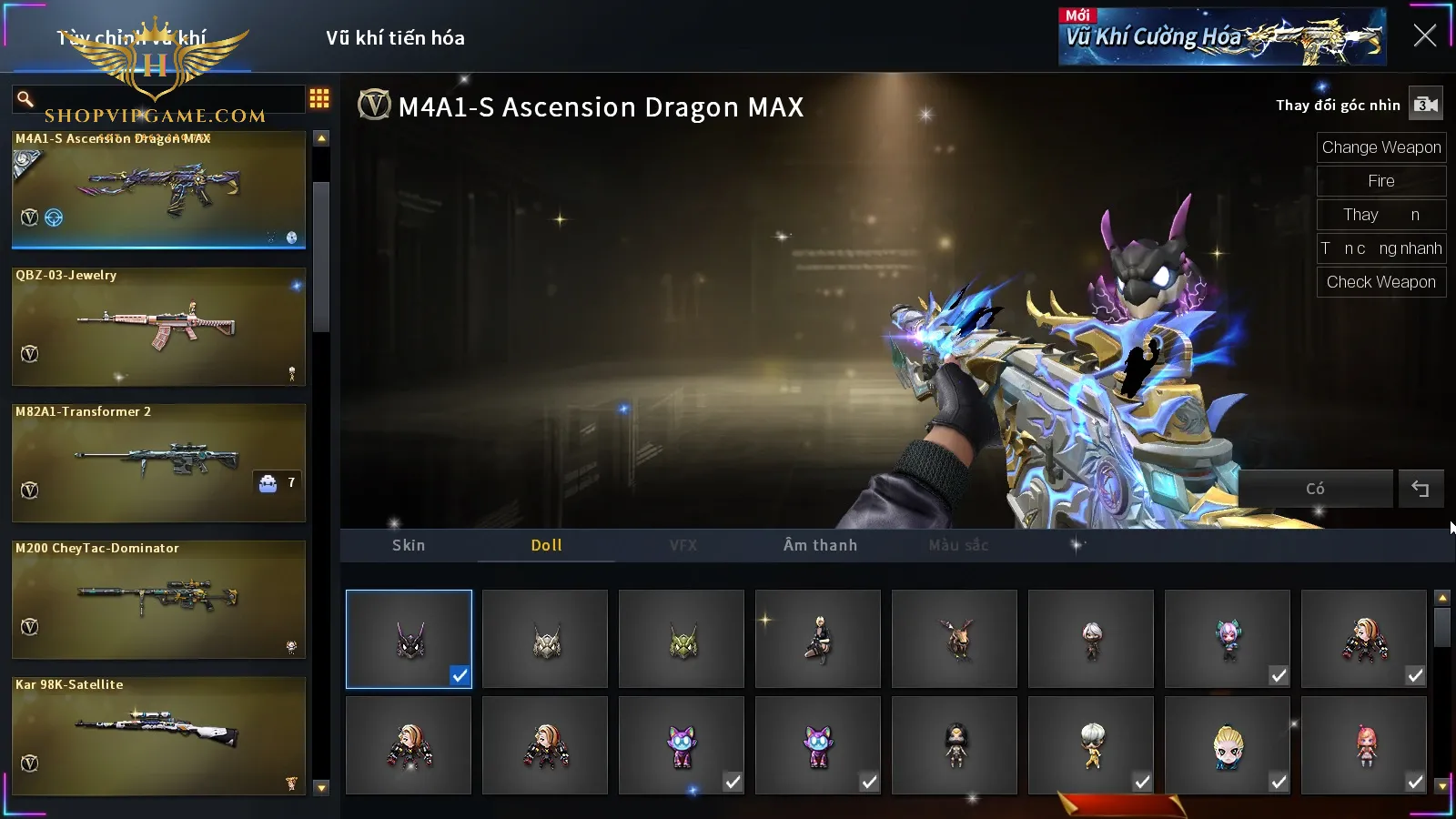1456x819 pixels.
Task: Open the Vũ khí tiến hóa tab
Action: (x=395, y=38)
